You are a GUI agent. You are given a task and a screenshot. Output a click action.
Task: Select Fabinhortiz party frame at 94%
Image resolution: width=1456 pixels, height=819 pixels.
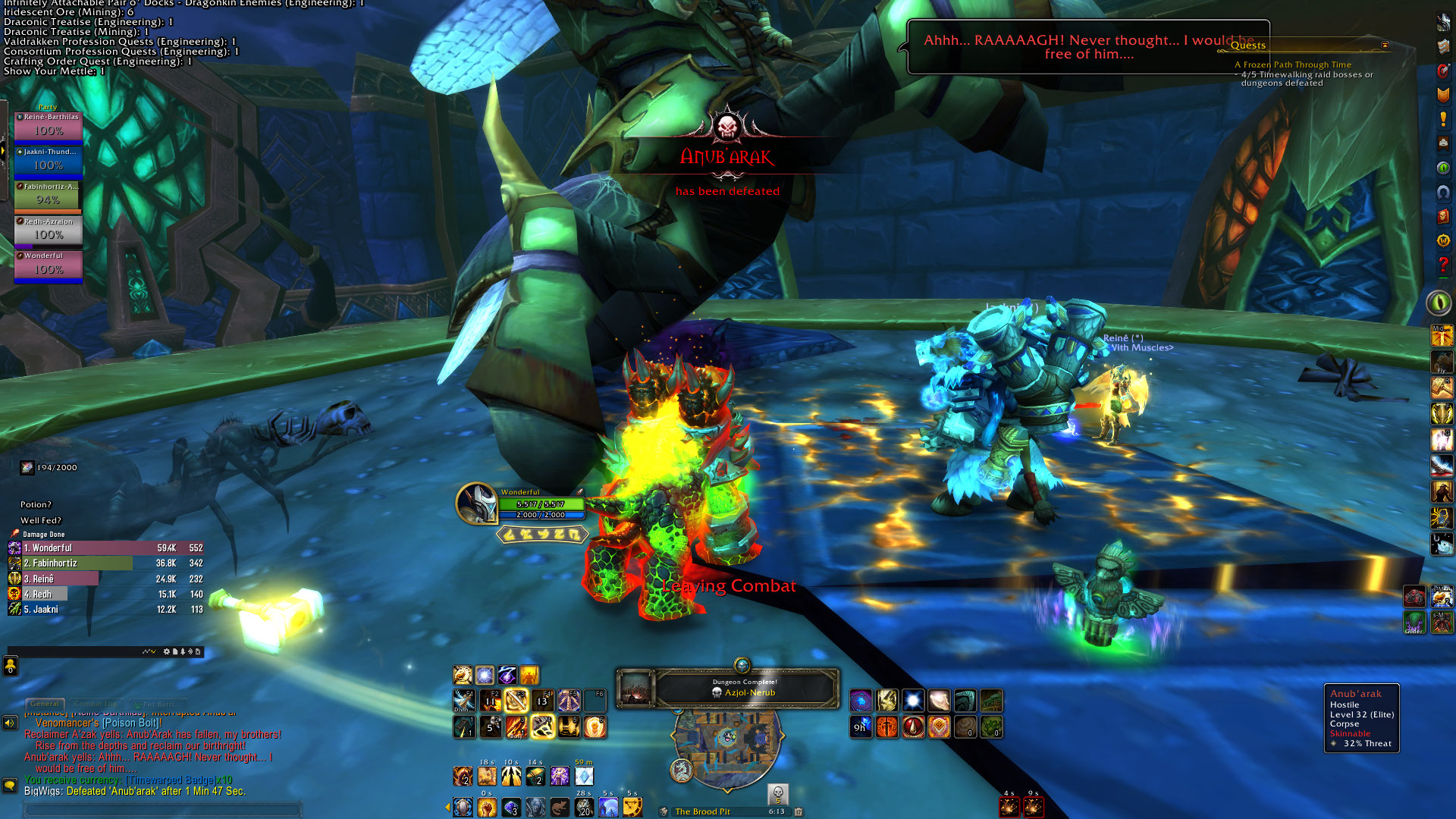pos(49,196)
